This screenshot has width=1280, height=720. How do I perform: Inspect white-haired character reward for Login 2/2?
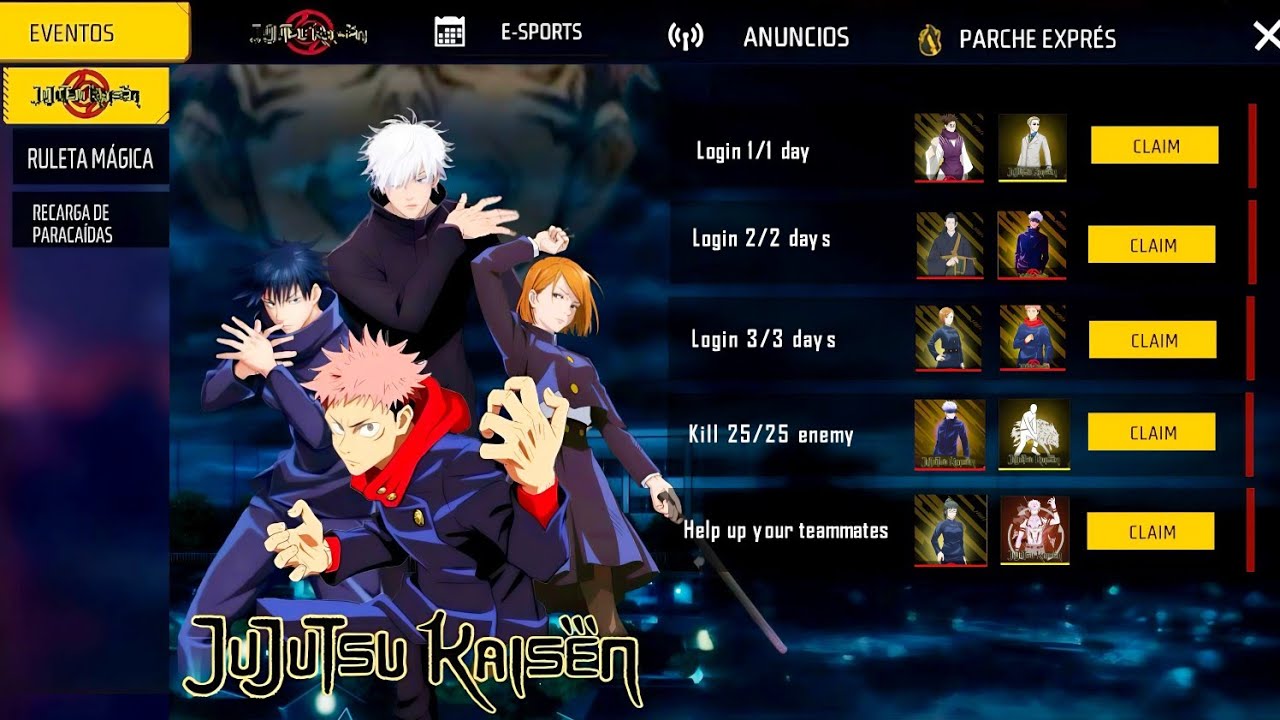1032,245
